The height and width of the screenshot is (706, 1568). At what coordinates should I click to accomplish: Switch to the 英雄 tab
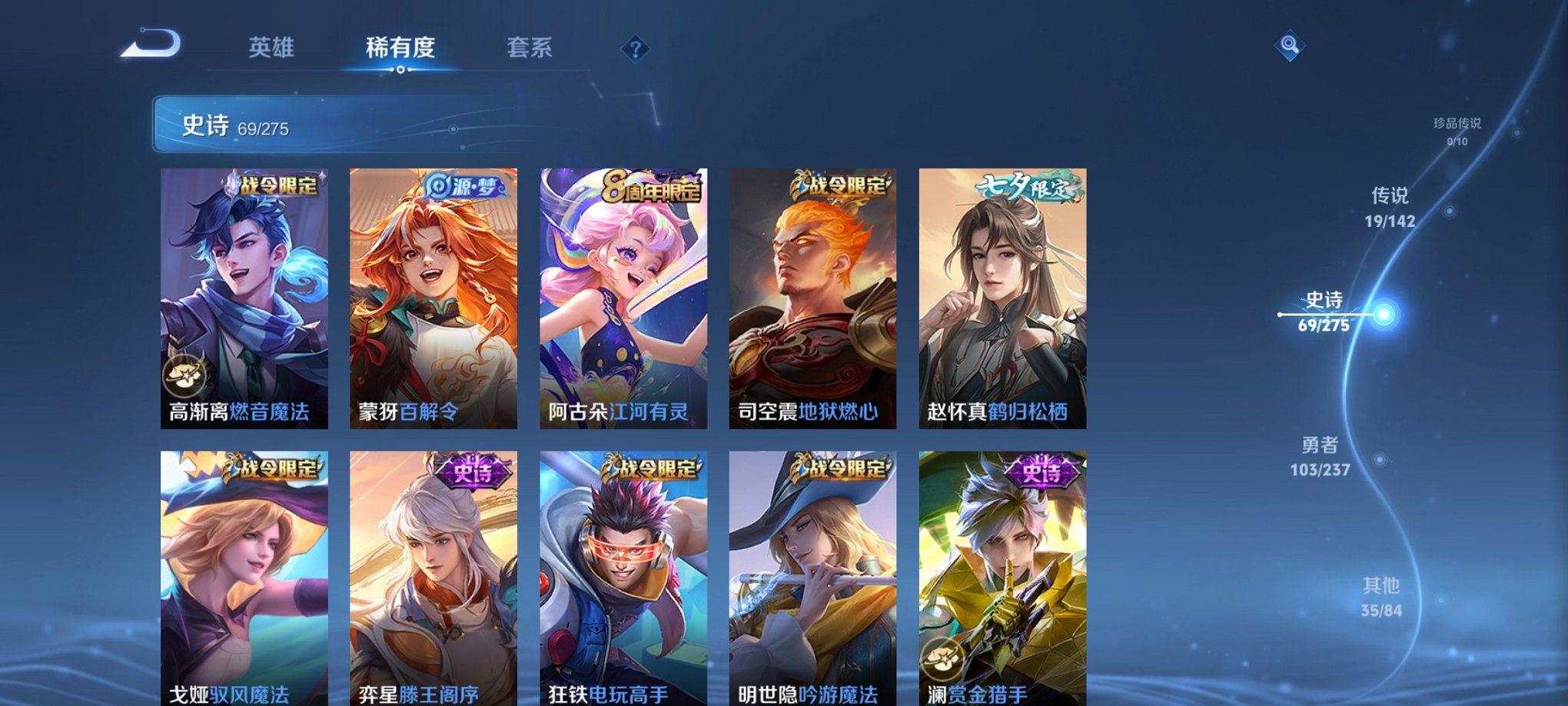(273, 48)
